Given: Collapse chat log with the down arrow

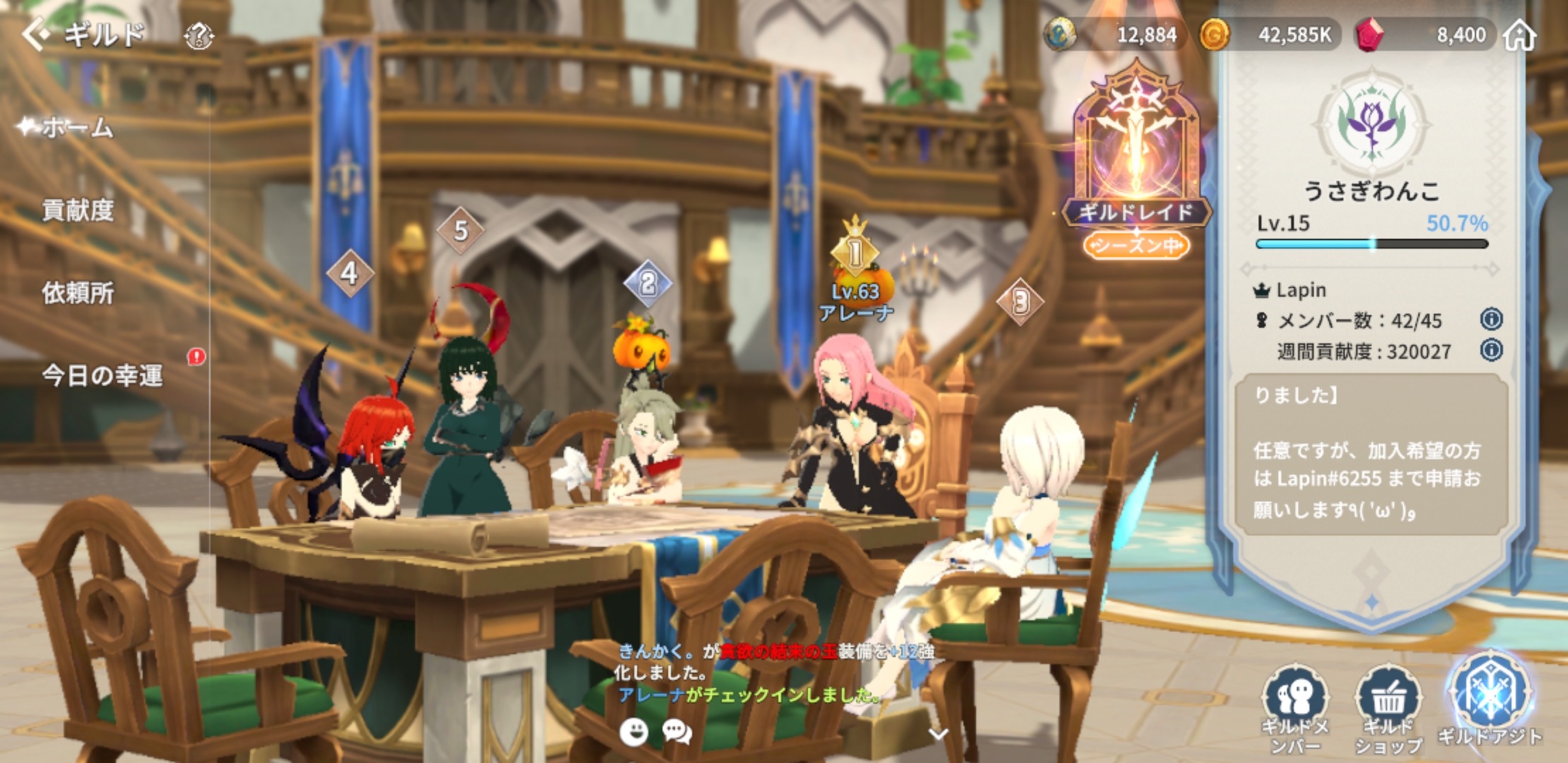Looking at the screenshot, I should [x=938, y=734].
